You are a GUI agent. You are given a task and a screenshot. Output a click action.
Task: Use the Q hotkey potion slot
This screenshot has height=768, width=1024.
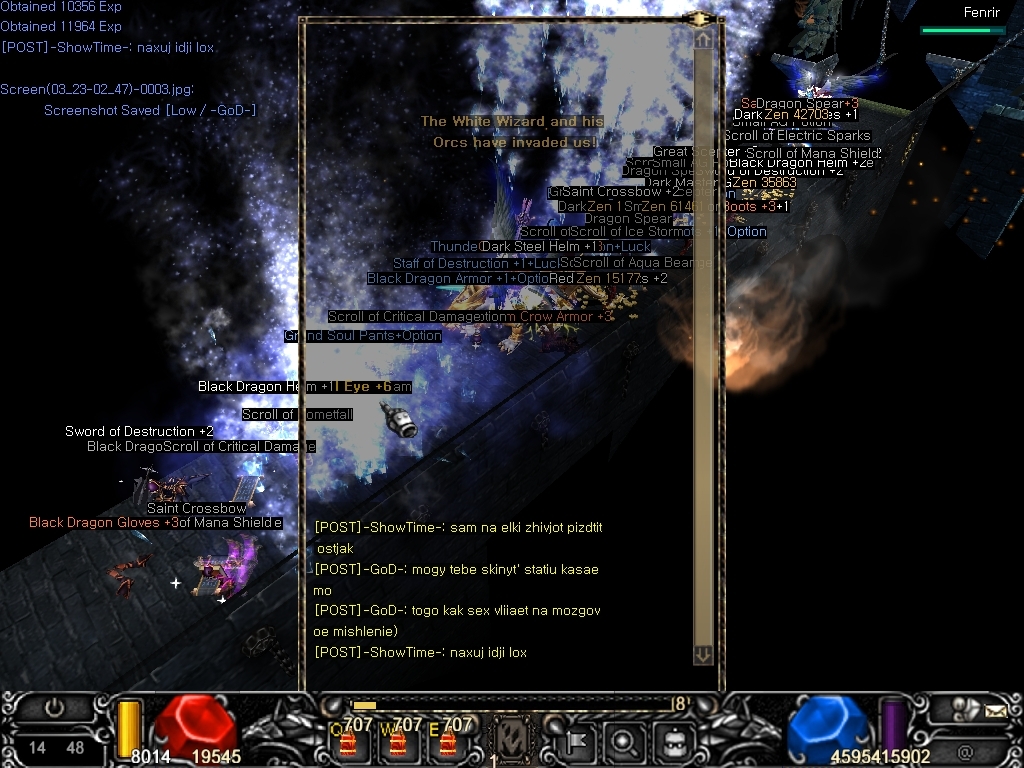[347, 743]
